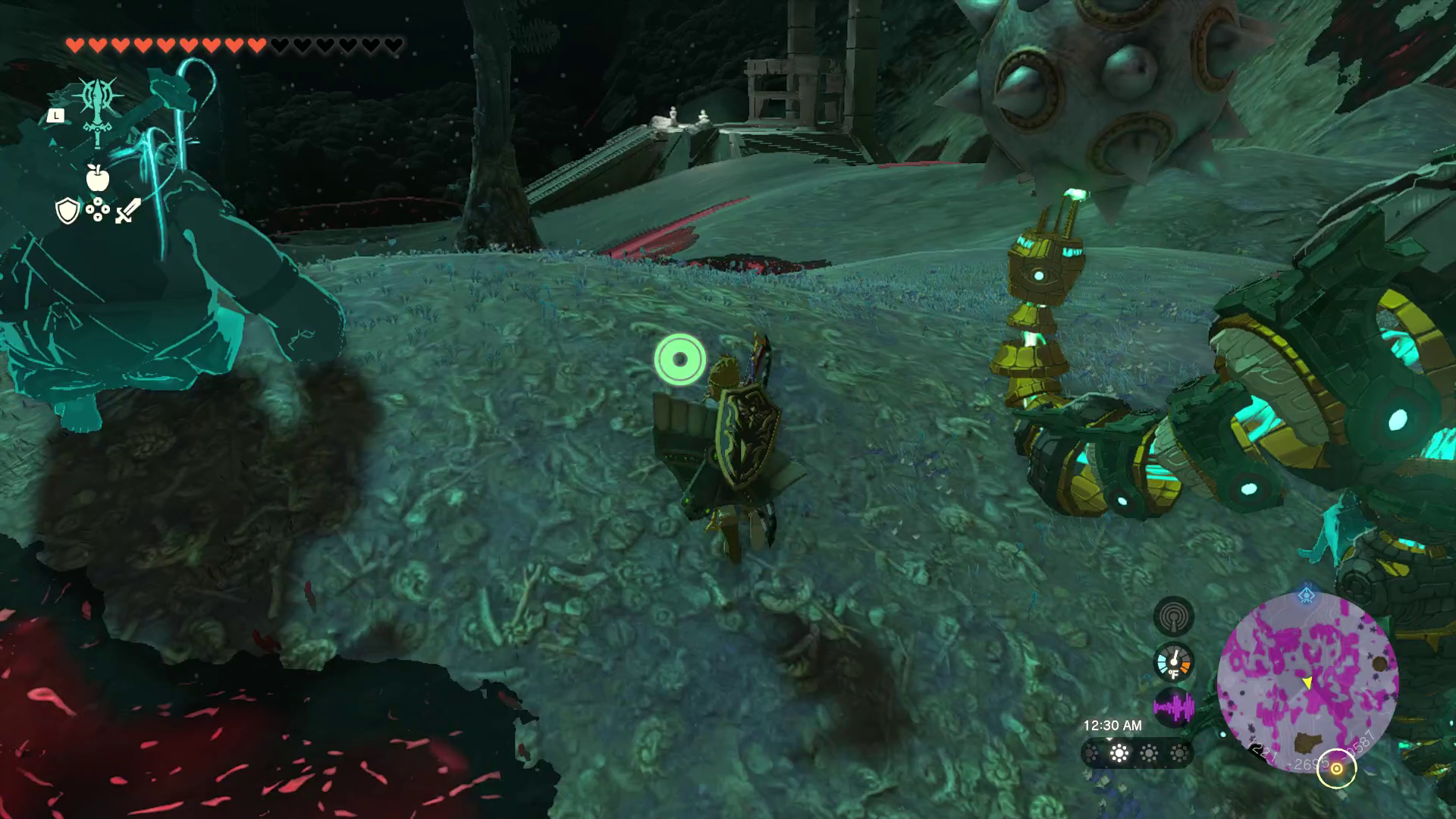This screenshot has height=819, width=1456.
Task: Click a filled red heart in the health bar
Action: coord(76,44)
